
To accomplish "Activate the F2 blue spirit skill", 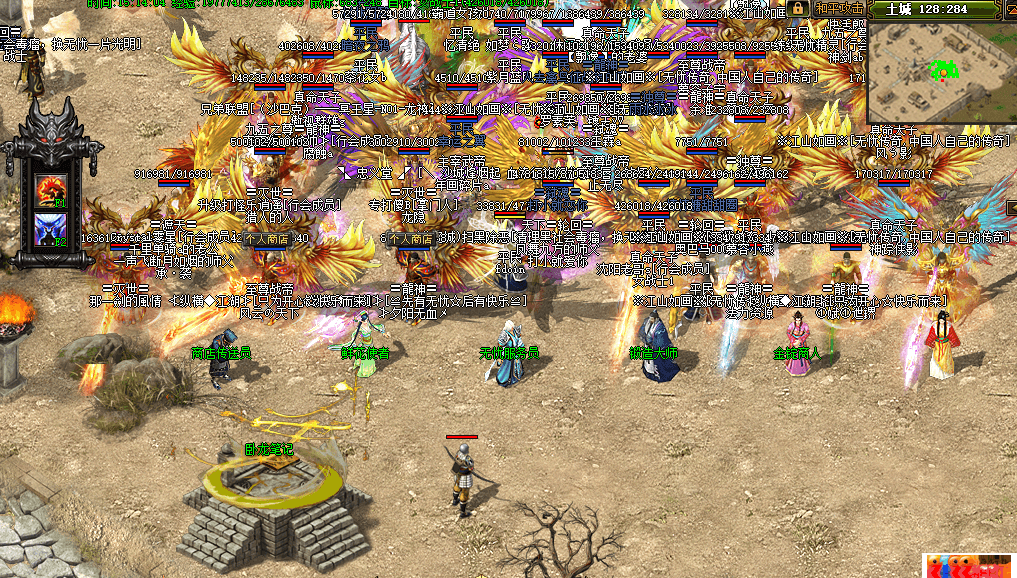I will 50,227.
